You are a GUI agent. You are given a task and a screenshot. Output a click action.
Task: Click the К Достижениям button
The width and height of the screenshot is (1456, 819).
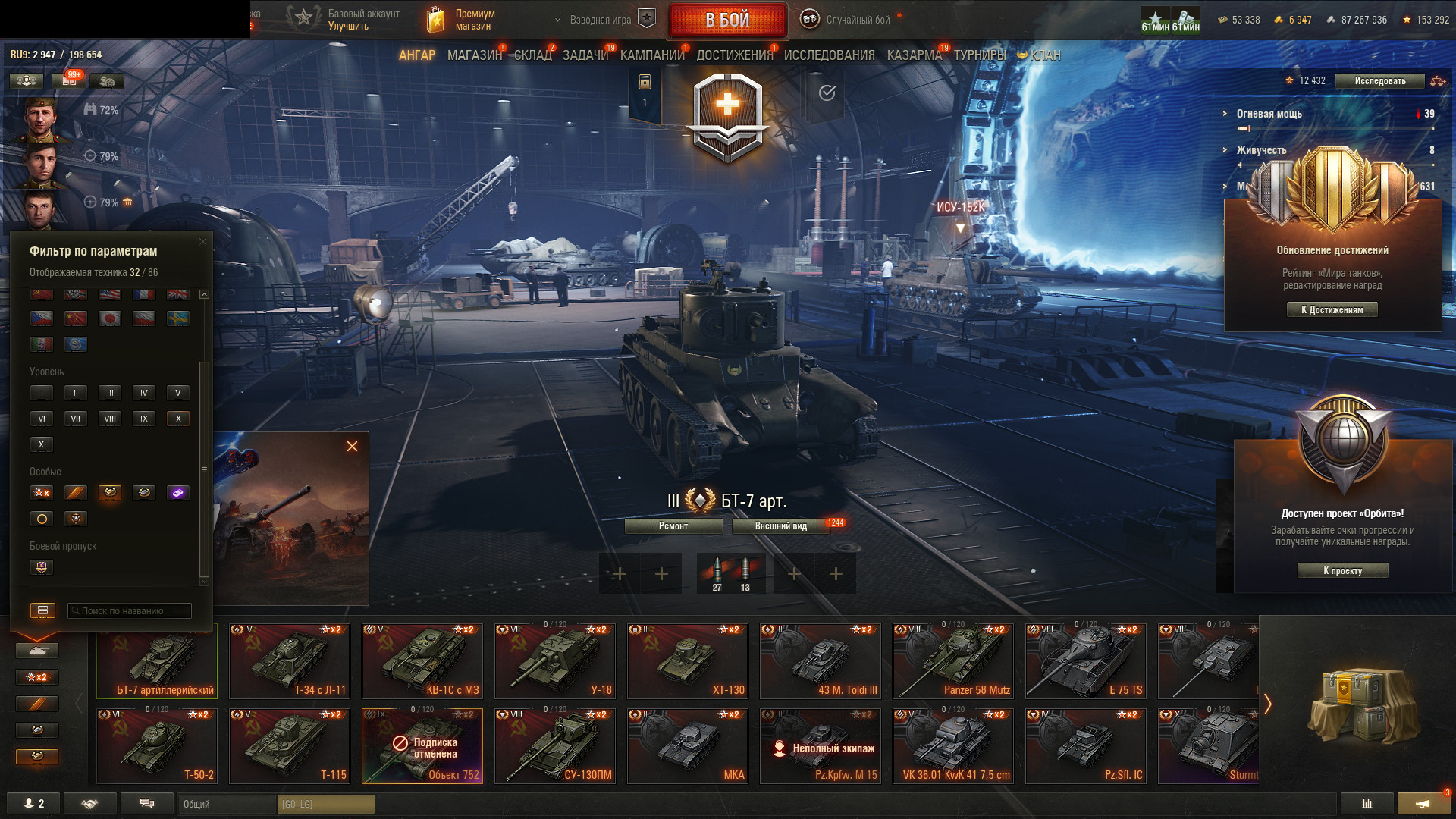[x=1332, y=309]
